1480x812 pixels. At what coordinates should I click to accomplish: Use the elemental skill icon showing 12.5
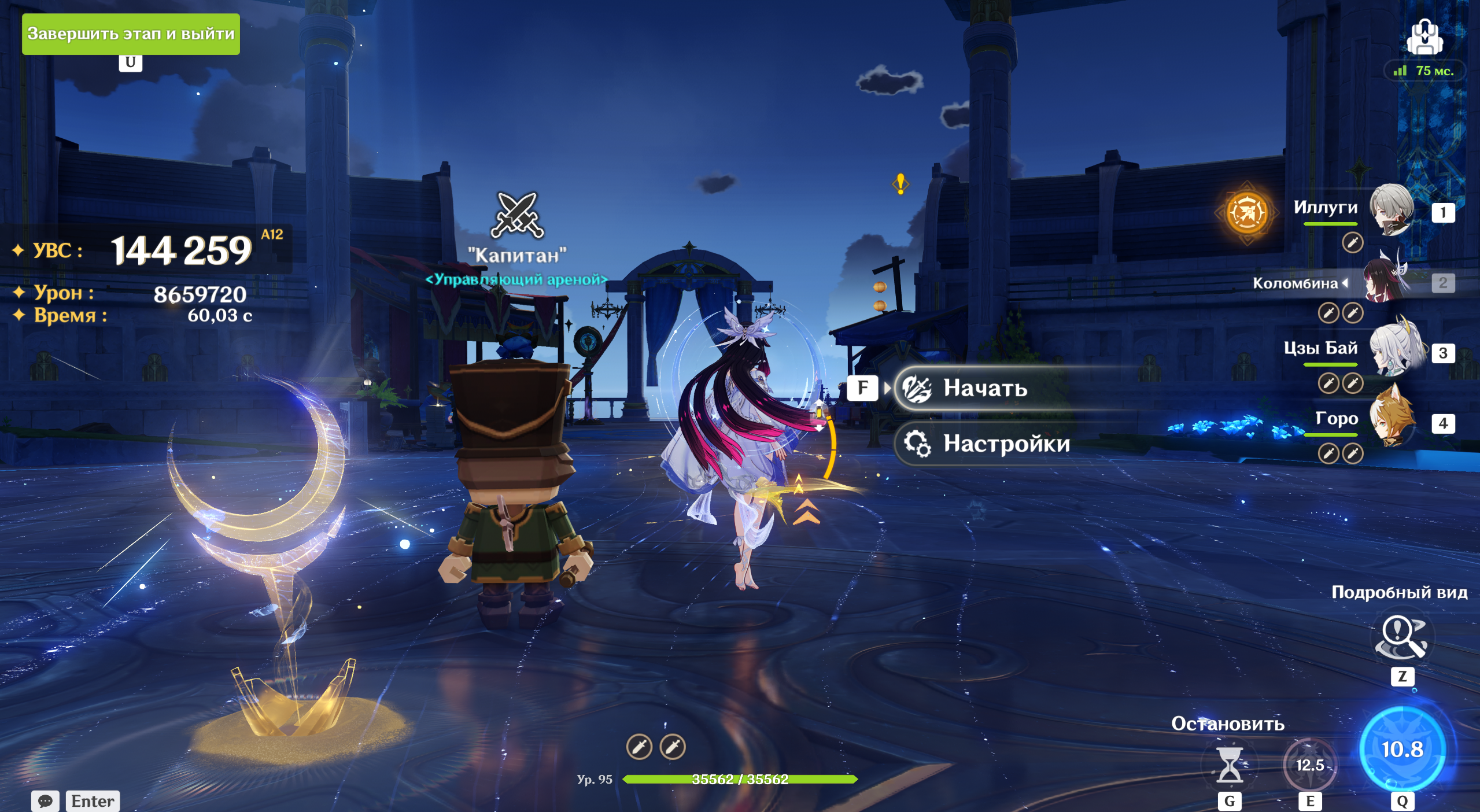pos(1309,765)
